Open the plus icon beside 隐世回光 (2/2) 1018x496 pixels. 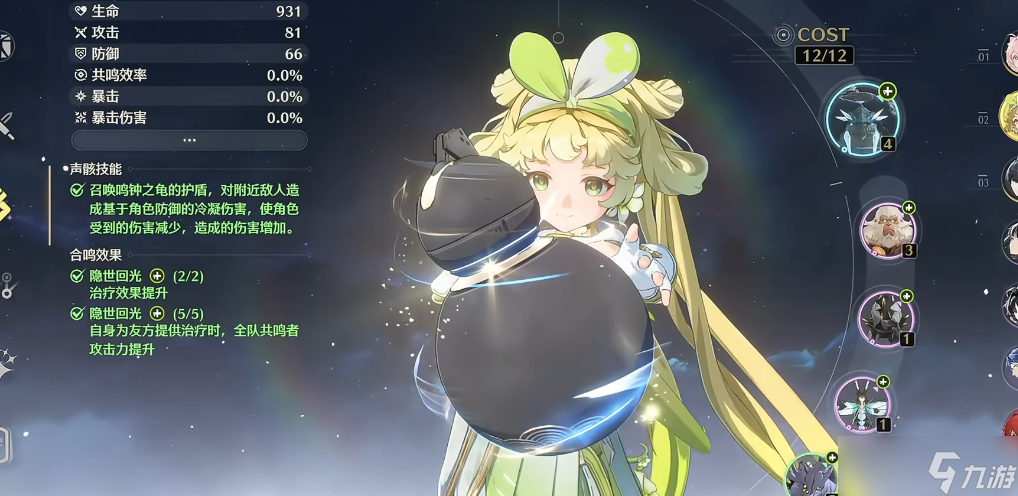[x=156, y=276]
